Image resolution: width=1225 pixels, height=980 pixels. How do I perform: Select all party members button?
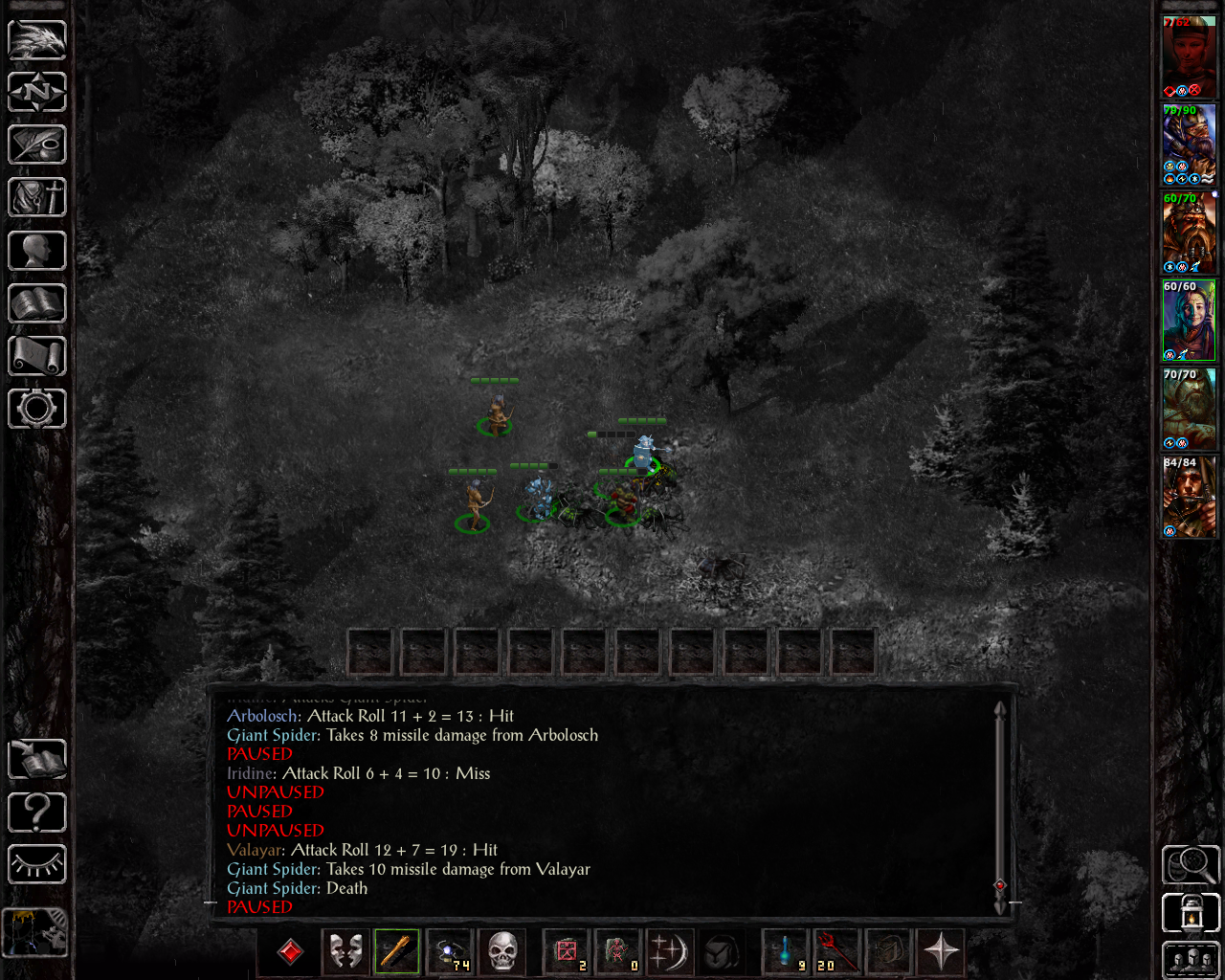coord(1191,959)
